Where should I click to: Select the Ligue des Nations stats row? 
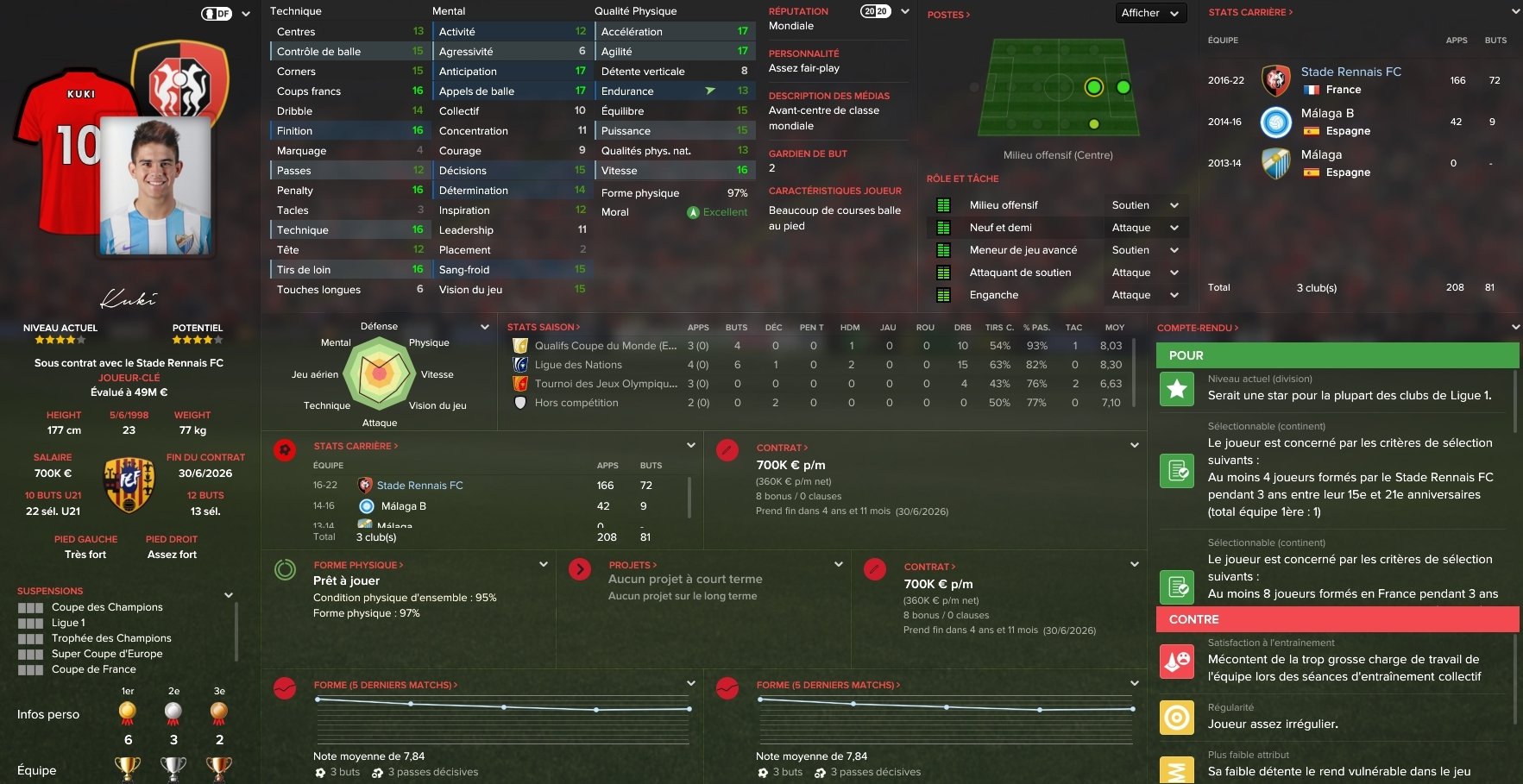click(578, 365)
